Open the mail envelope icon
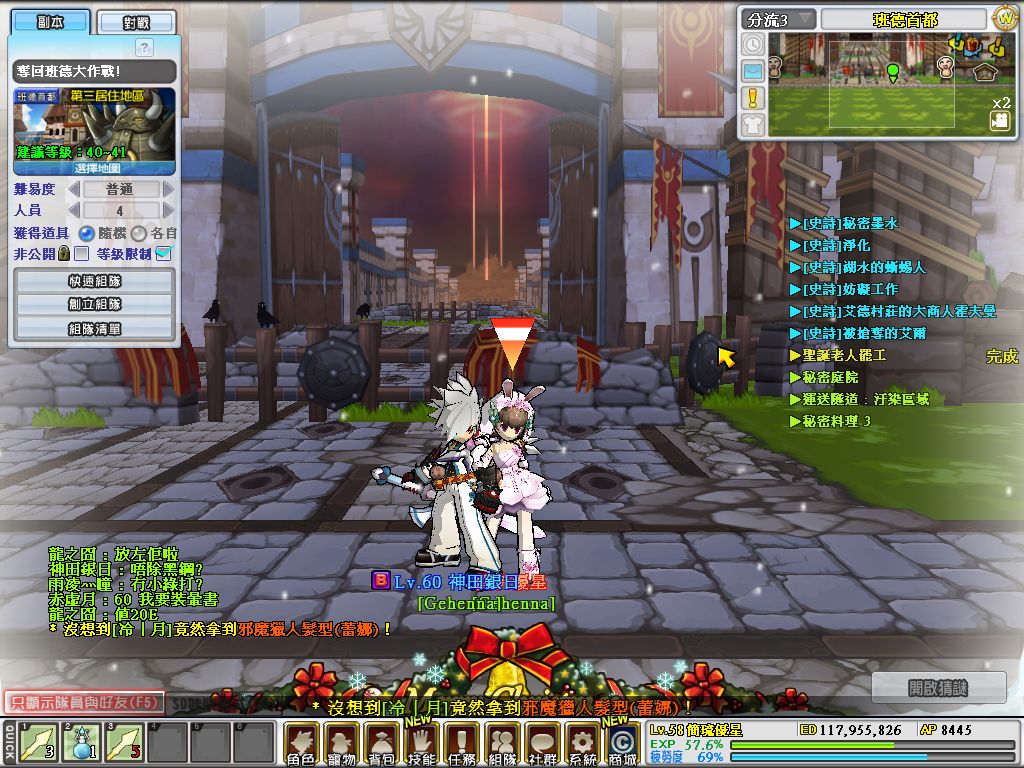The image size is (1024, 768). pyautogui.click(x=753, y=71)
